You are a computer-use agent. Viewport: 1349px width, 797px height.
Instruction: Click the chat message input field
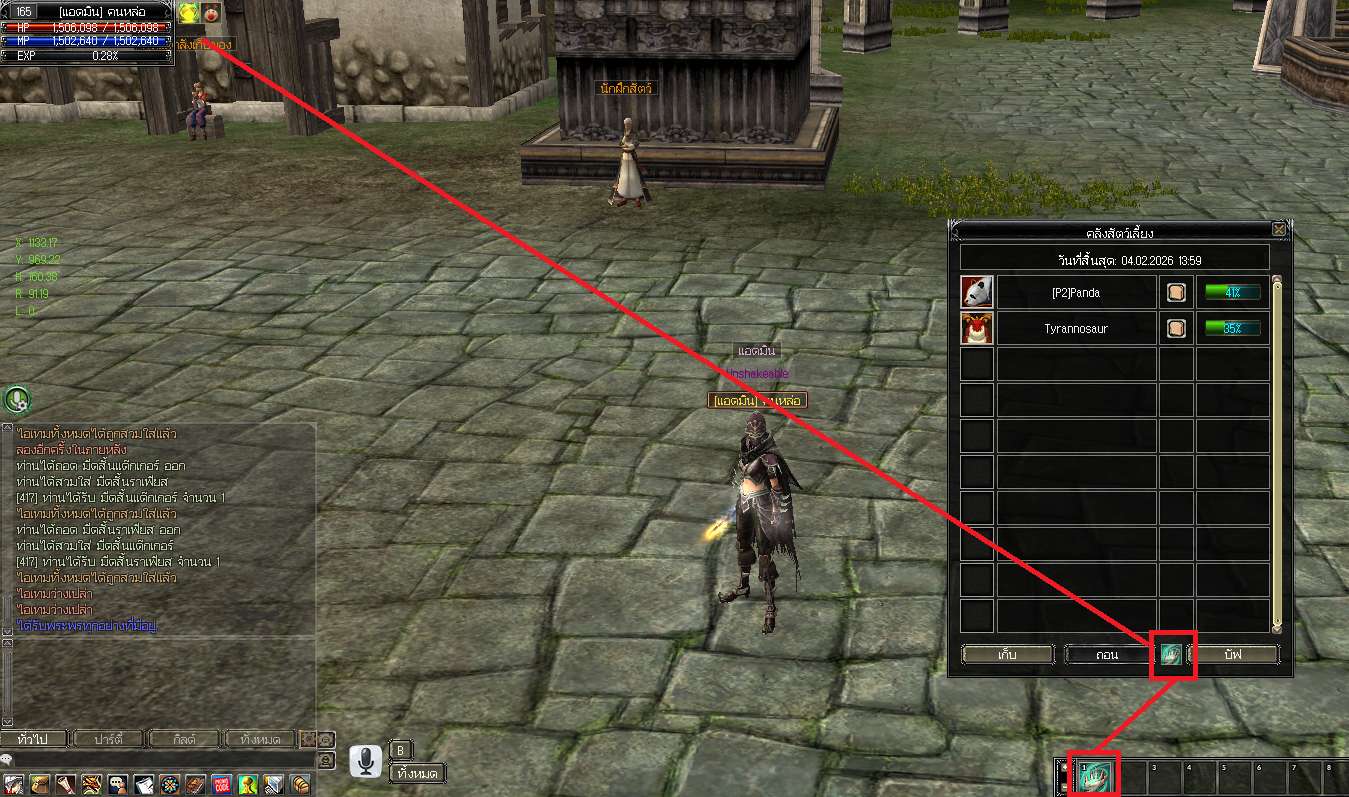pos(160,761)
